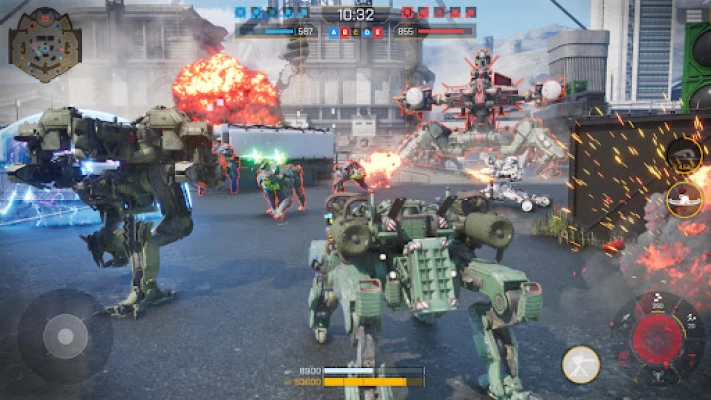
Task: Move using the virtual joystick
Action: pyautogui.click(x=65, y=335)
